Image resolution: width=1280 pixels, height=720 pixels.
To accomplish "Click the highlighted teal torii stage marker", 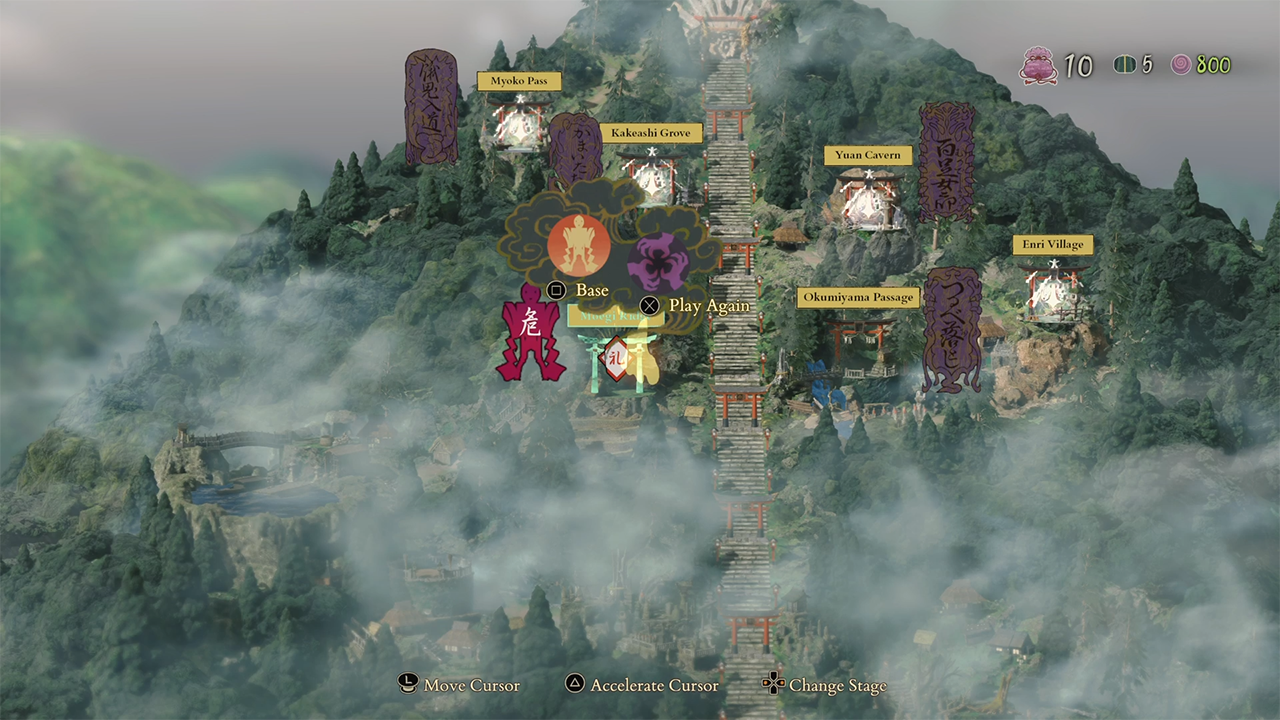I will pos(617,360).
